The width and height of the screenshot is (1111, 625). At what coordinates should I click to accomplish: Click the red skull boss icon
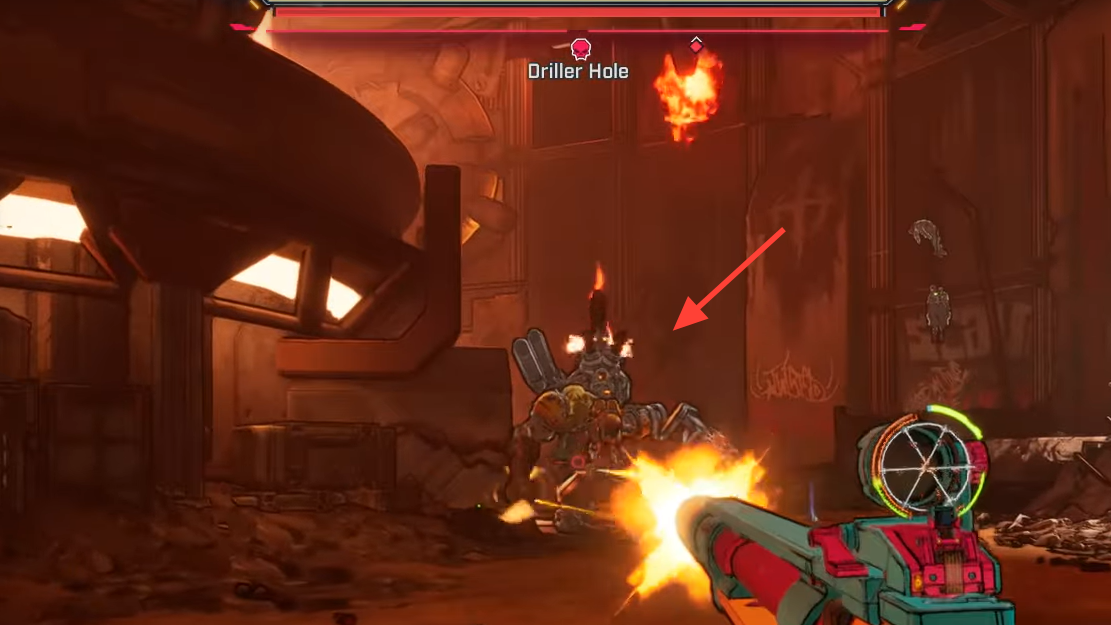click(x=580, y=48)
